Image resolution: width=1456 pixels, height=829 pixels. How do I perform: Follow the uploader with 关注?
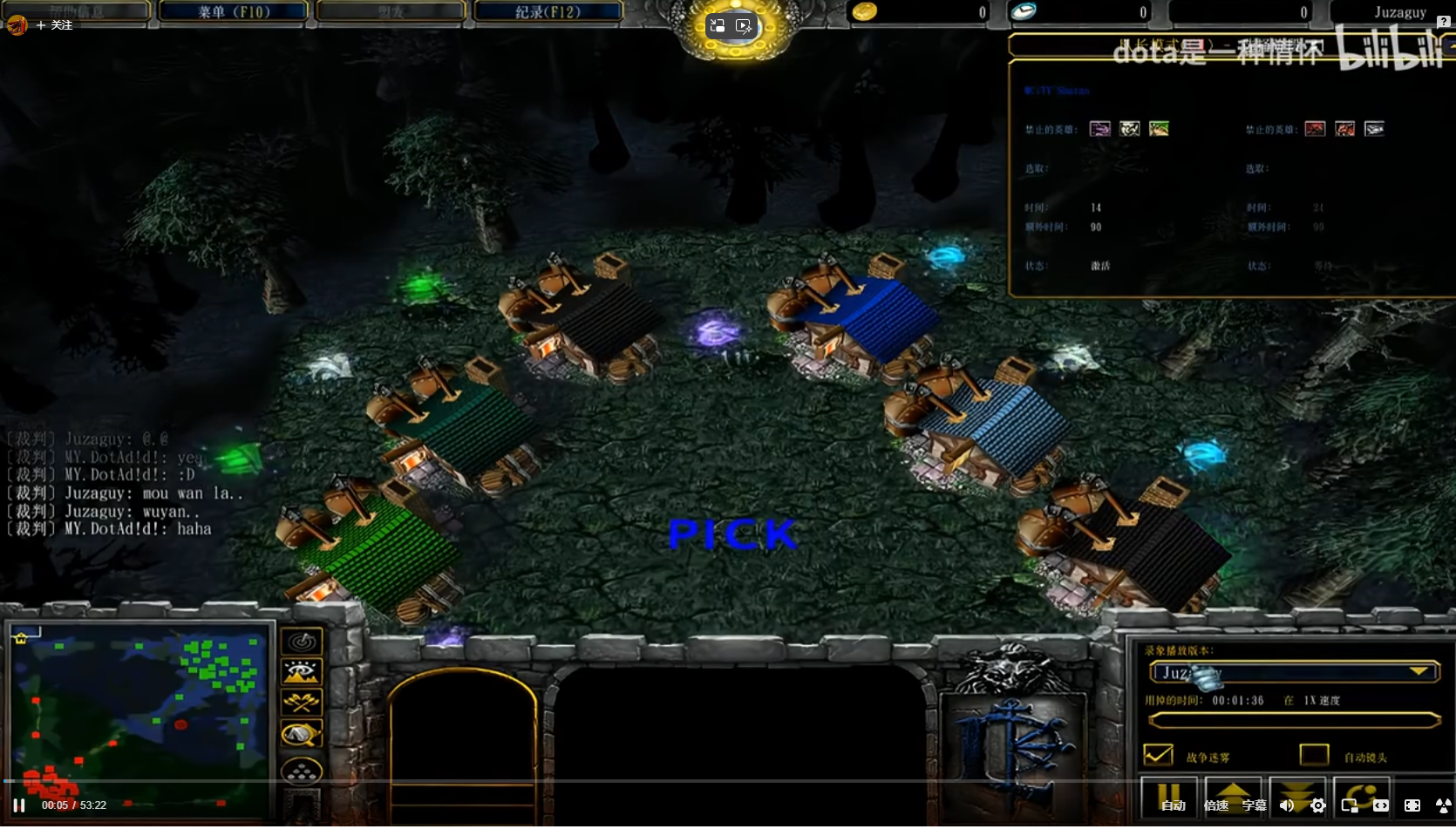click(54, 25)
